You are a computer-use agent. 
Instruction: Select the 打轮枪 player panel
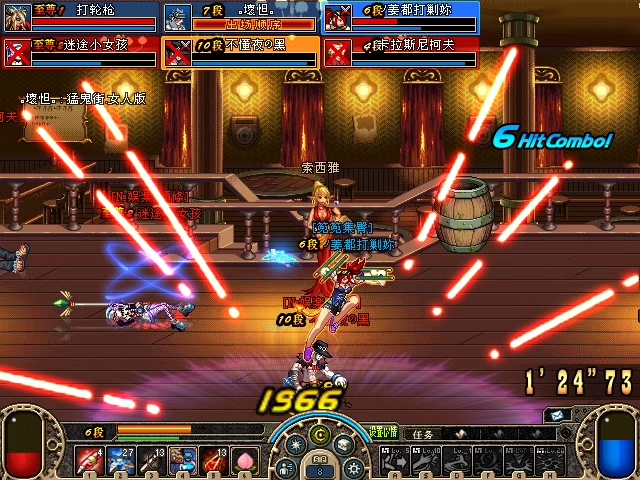[80, 17]
